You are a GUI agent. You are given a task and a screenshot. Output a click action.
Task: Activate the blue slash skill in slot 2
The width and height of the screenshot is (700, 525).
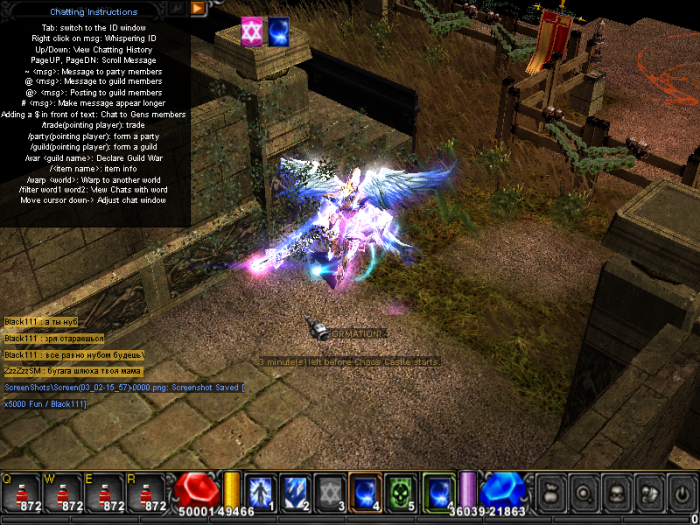click(295, 492)
